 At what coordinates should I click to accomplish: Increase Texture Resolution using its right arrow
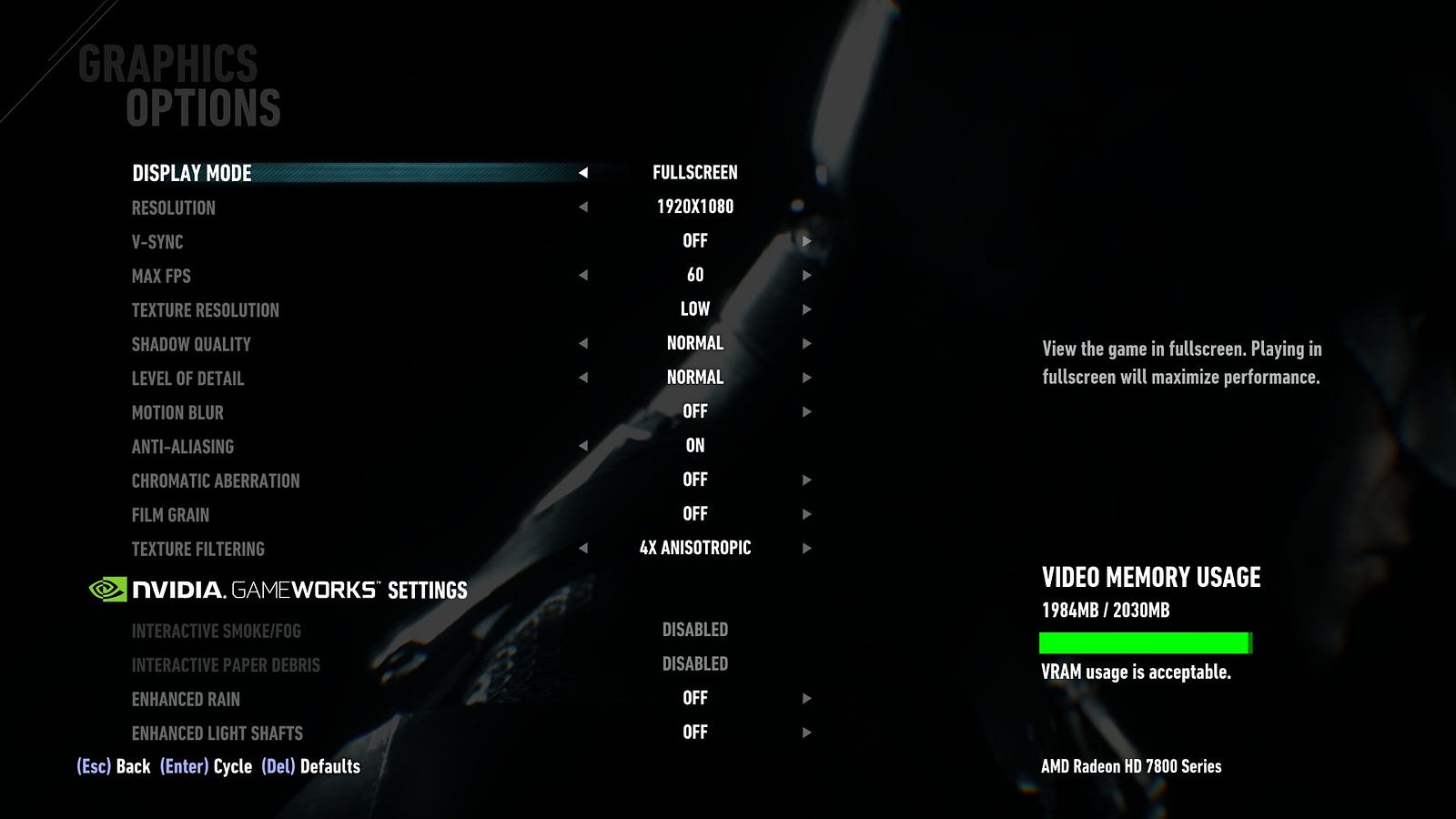(806, 309)
